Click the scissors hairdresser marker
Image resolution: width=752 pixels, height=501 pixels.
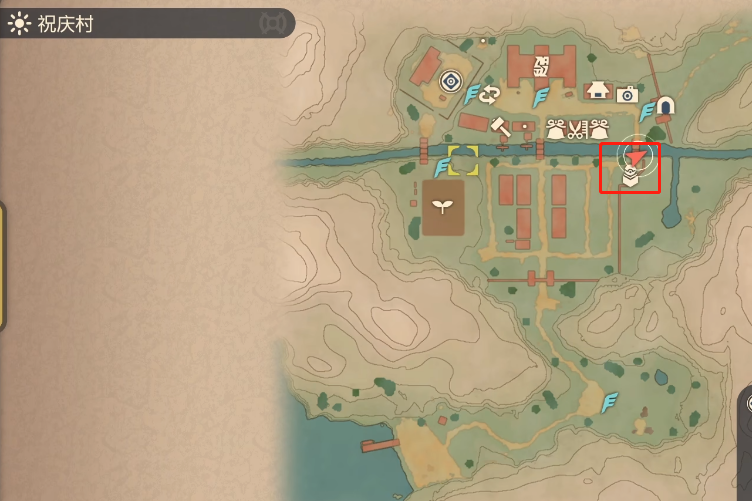[x=577, y=128]
